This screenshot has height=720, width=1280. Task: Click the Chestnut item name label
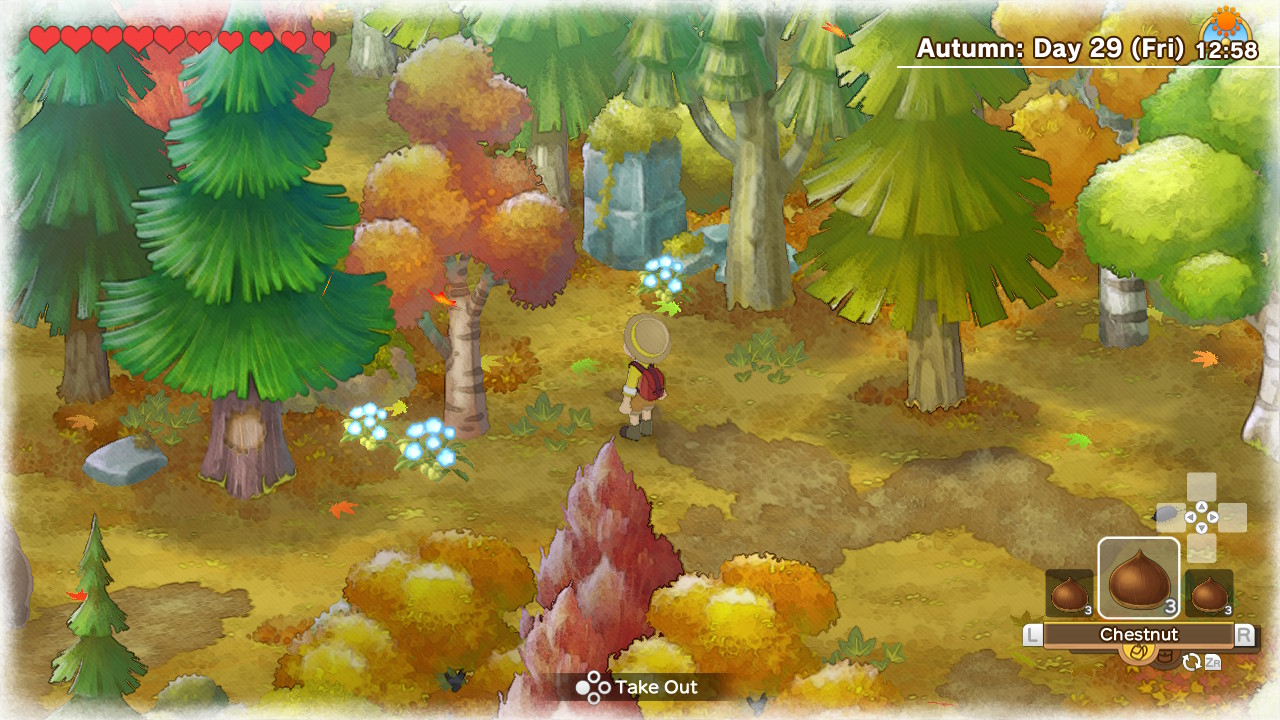point(1139,633)
